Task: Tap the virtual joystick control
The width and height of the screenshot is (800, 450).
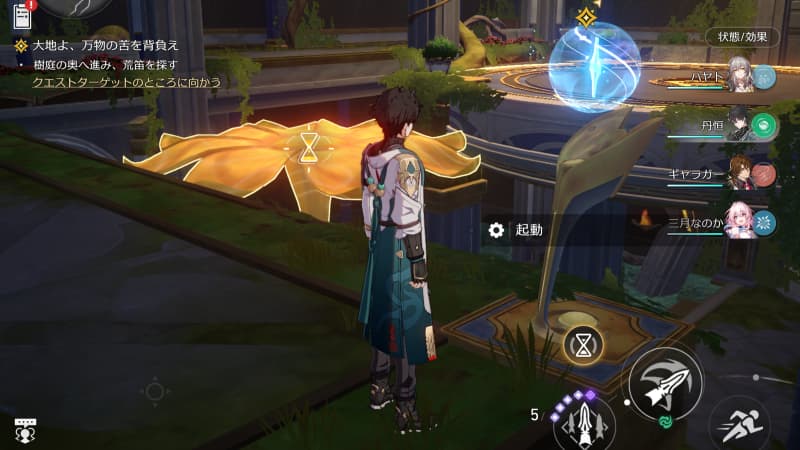Action: click(155, 390)
